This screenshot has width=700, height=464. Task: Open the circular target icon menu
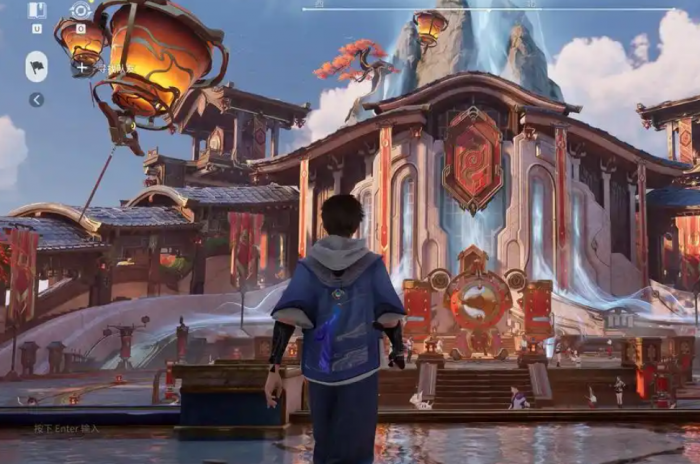pos(80,11)
